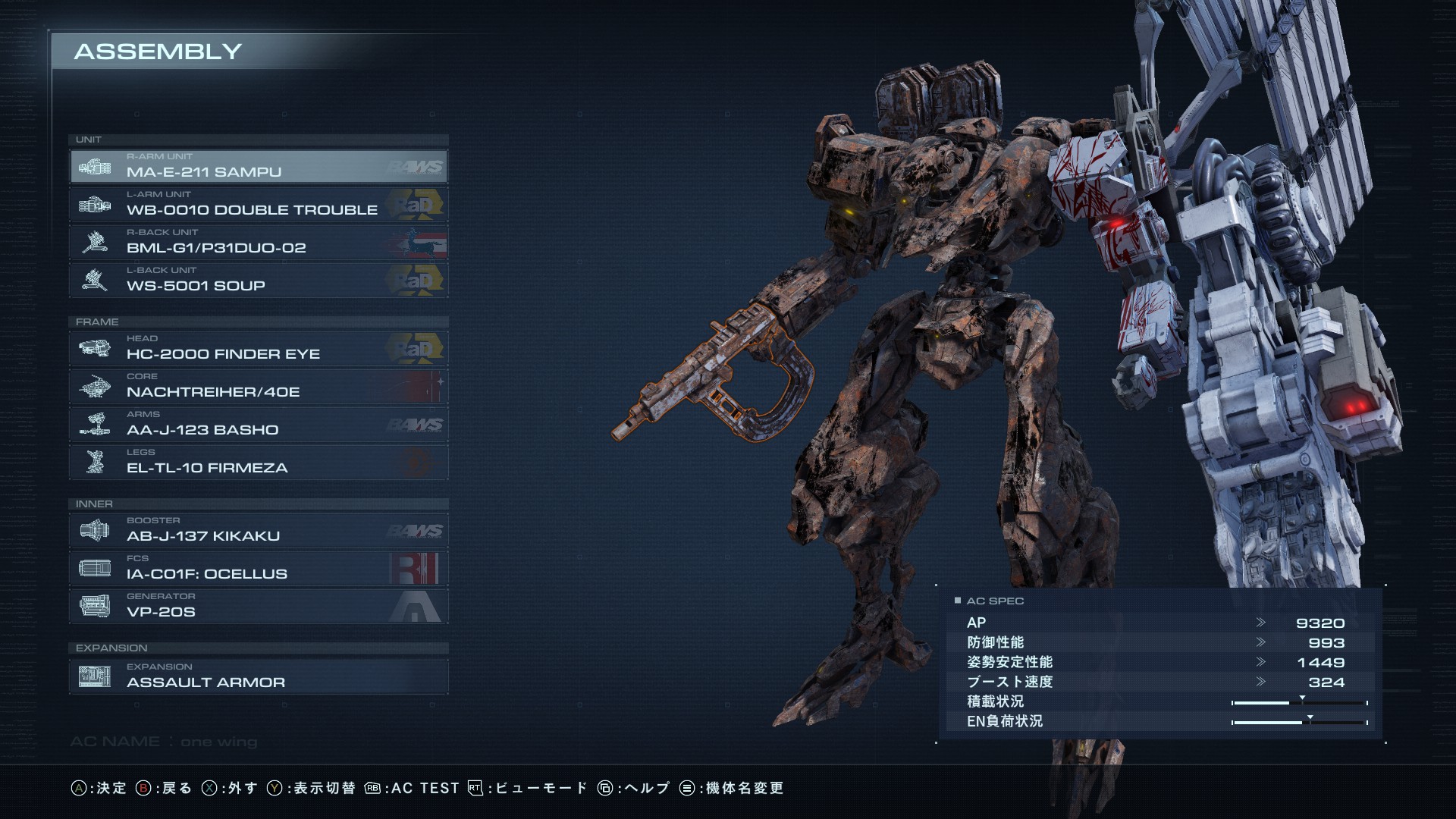
Task: Select L-BACK UNIT WS-5001 SOUP
Action: pos(258,281)
